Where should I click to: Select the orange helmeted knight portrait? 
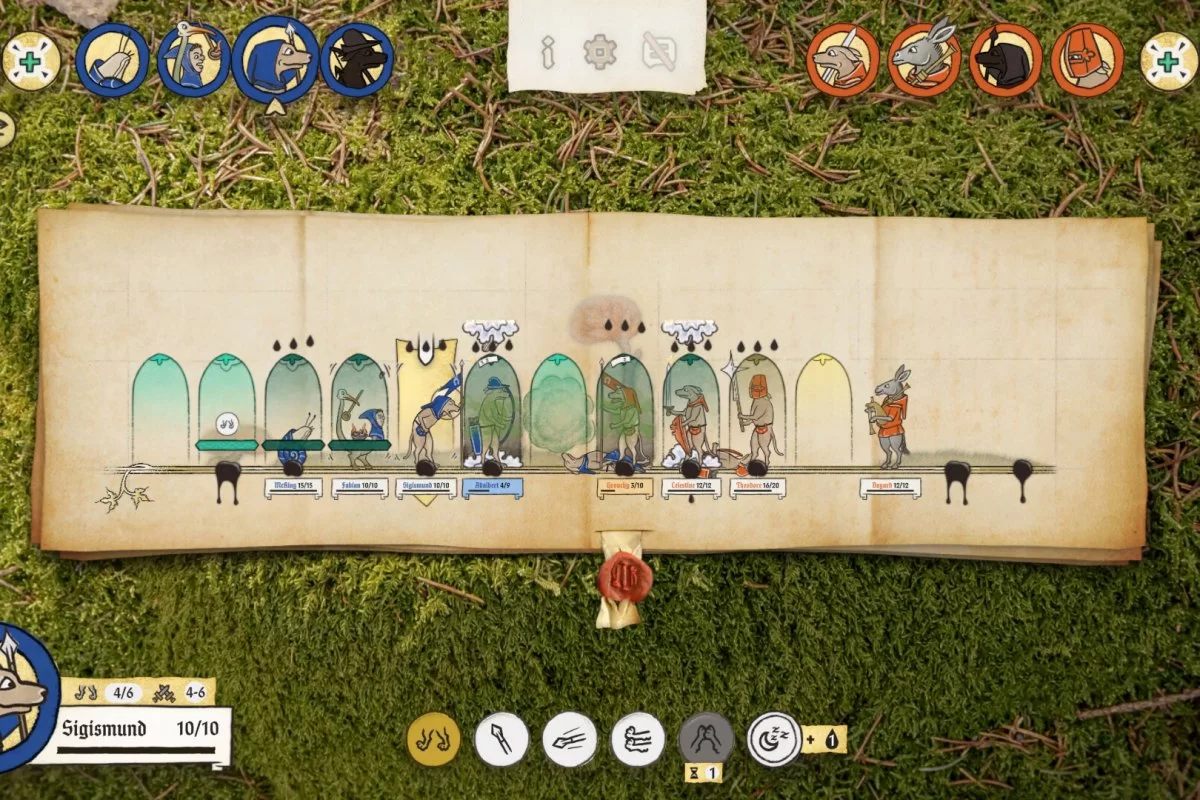click(1087, 60)
